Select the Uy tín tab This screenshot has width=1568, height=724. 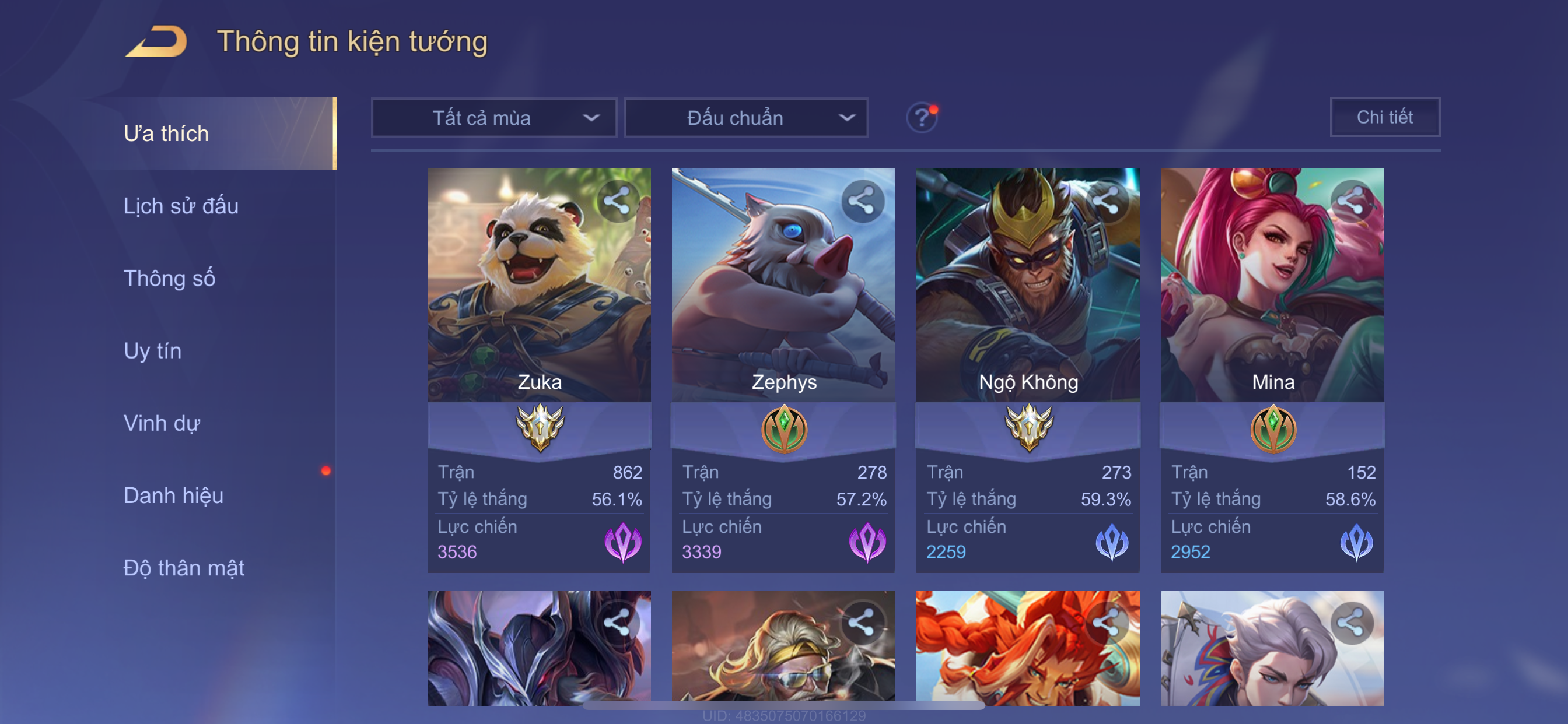click(152, 350)
